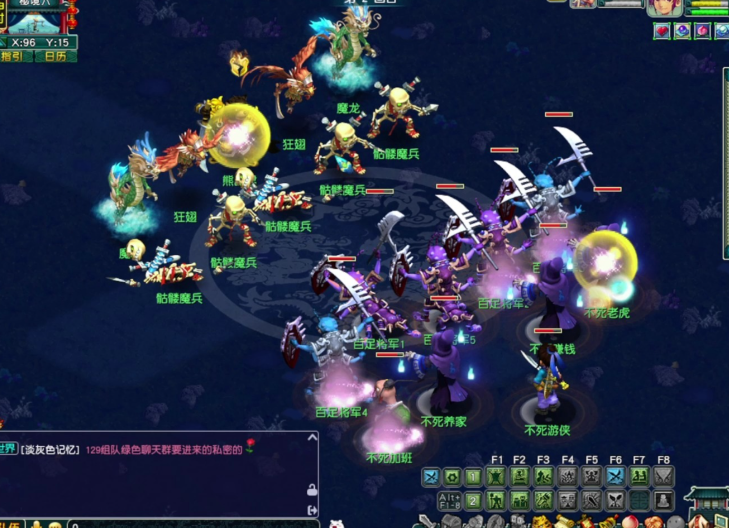Image resolution: width=729 pixels, height=528 pixels.
Task: Switch to hotbar page 1
Action: coord(474,477)
